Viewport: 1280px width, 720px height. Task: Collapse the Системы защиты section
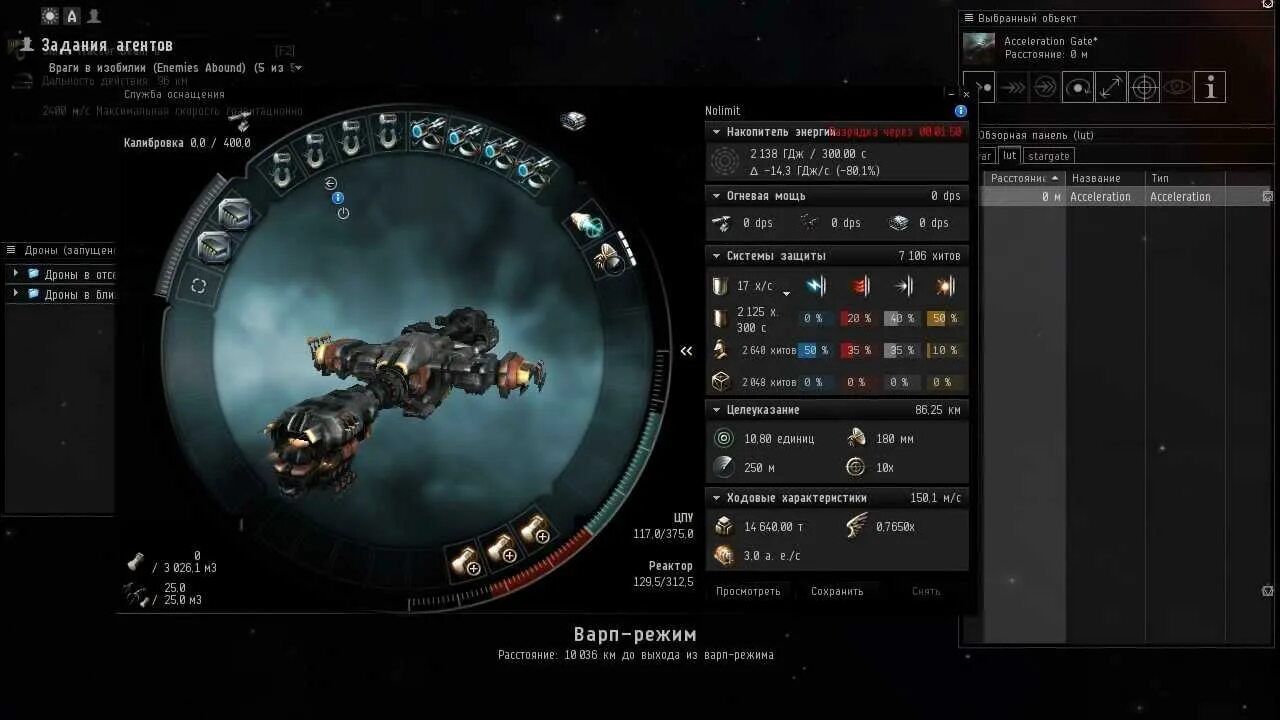point(716,256)
